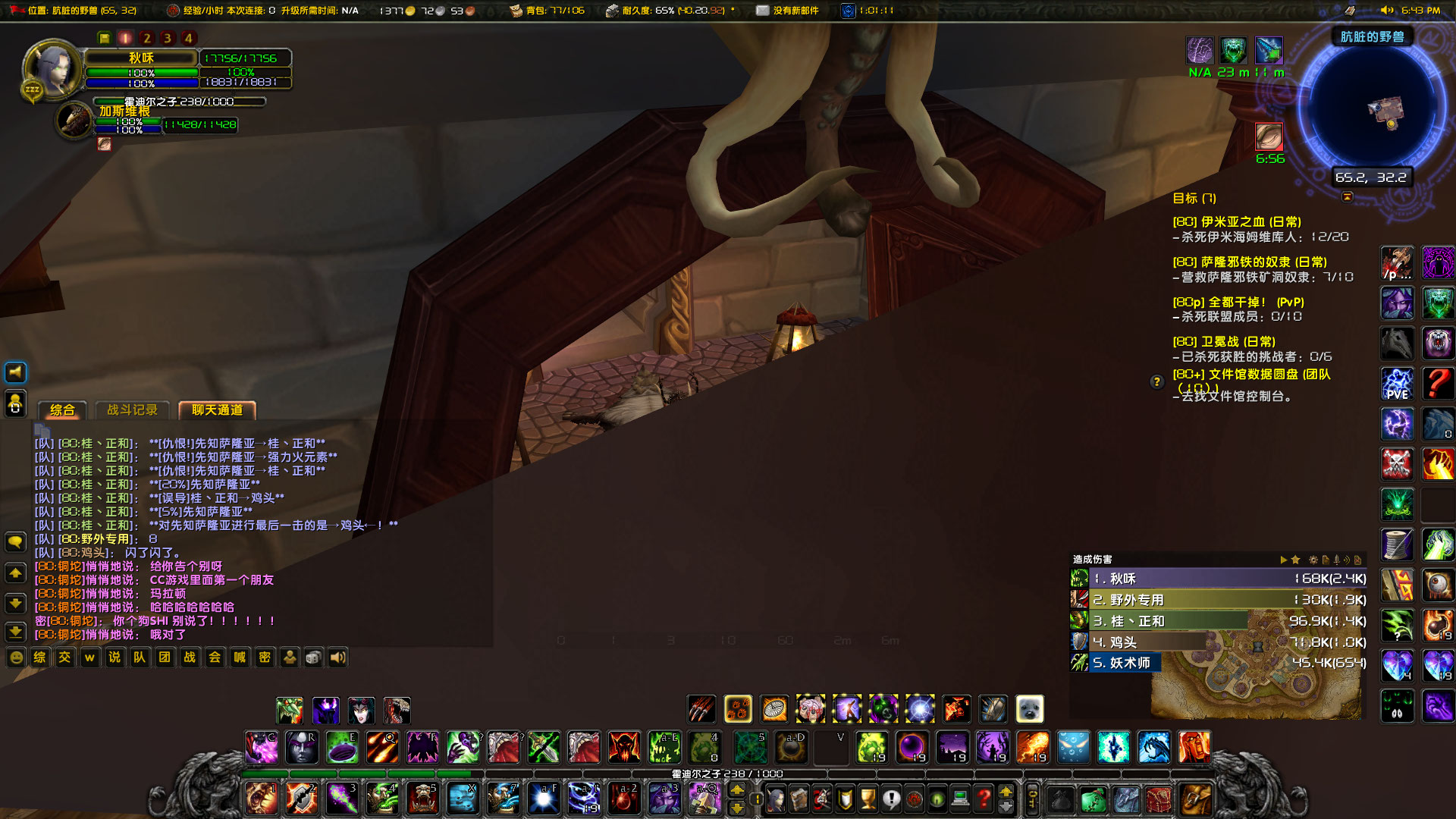The image size is (1456, 819).
Task: Expand damage meter modes via the play arrow
Action: 1284,560
